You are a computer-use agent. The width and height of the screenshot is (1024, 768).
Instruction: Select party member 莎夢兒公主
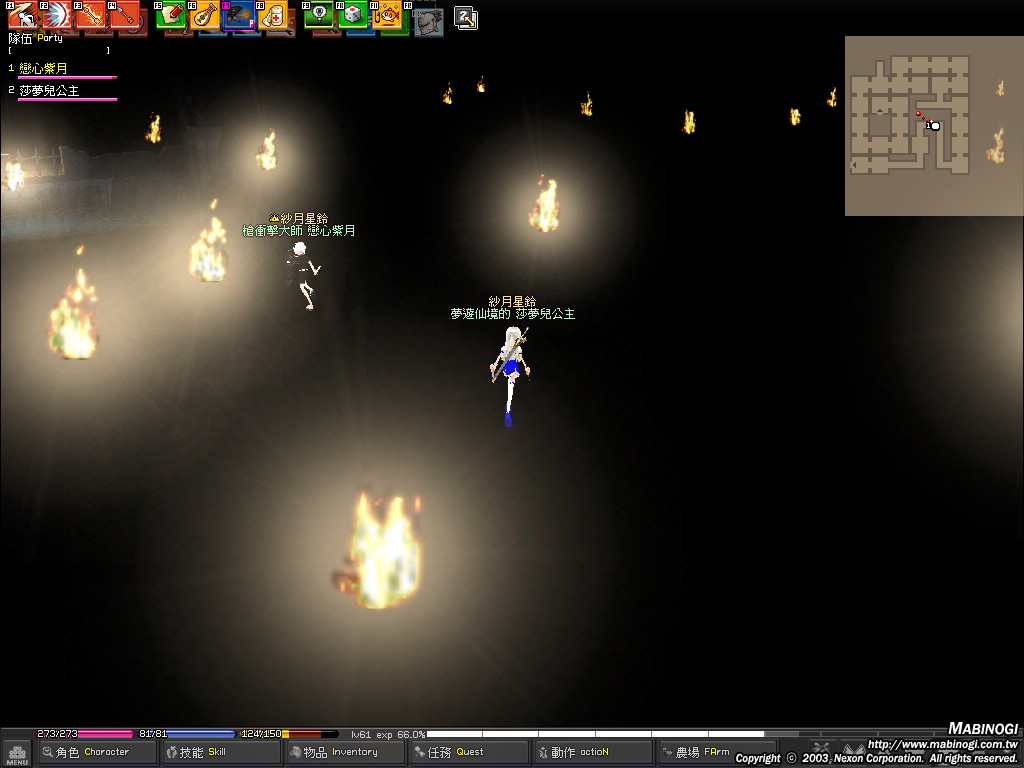[49, 91]
